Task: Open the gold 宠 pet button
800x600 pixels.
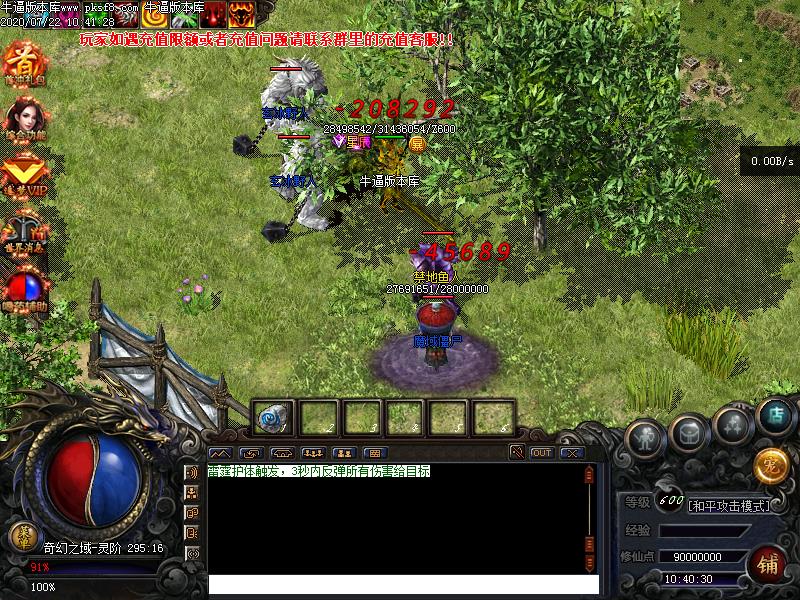Action: [x=770, y=465]
